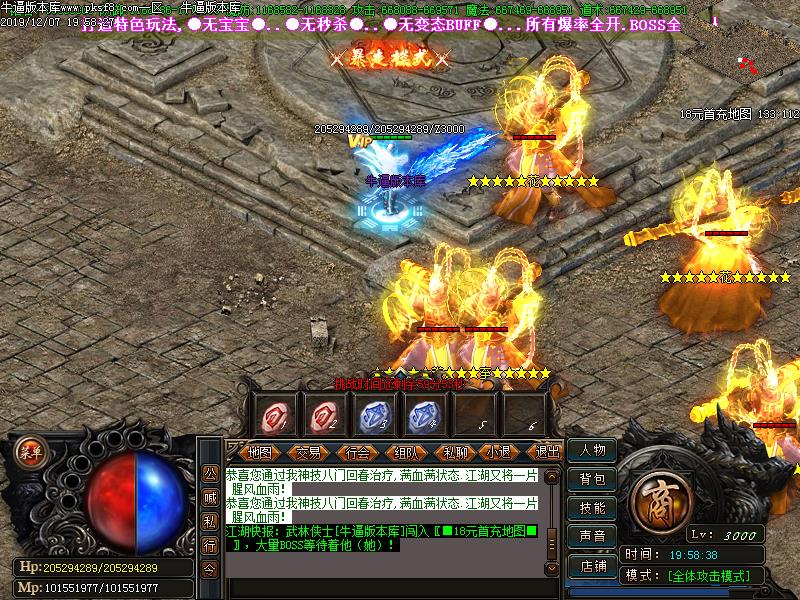Open the 人物 character panel
The image size is (800, 600).
coord(592,451)
